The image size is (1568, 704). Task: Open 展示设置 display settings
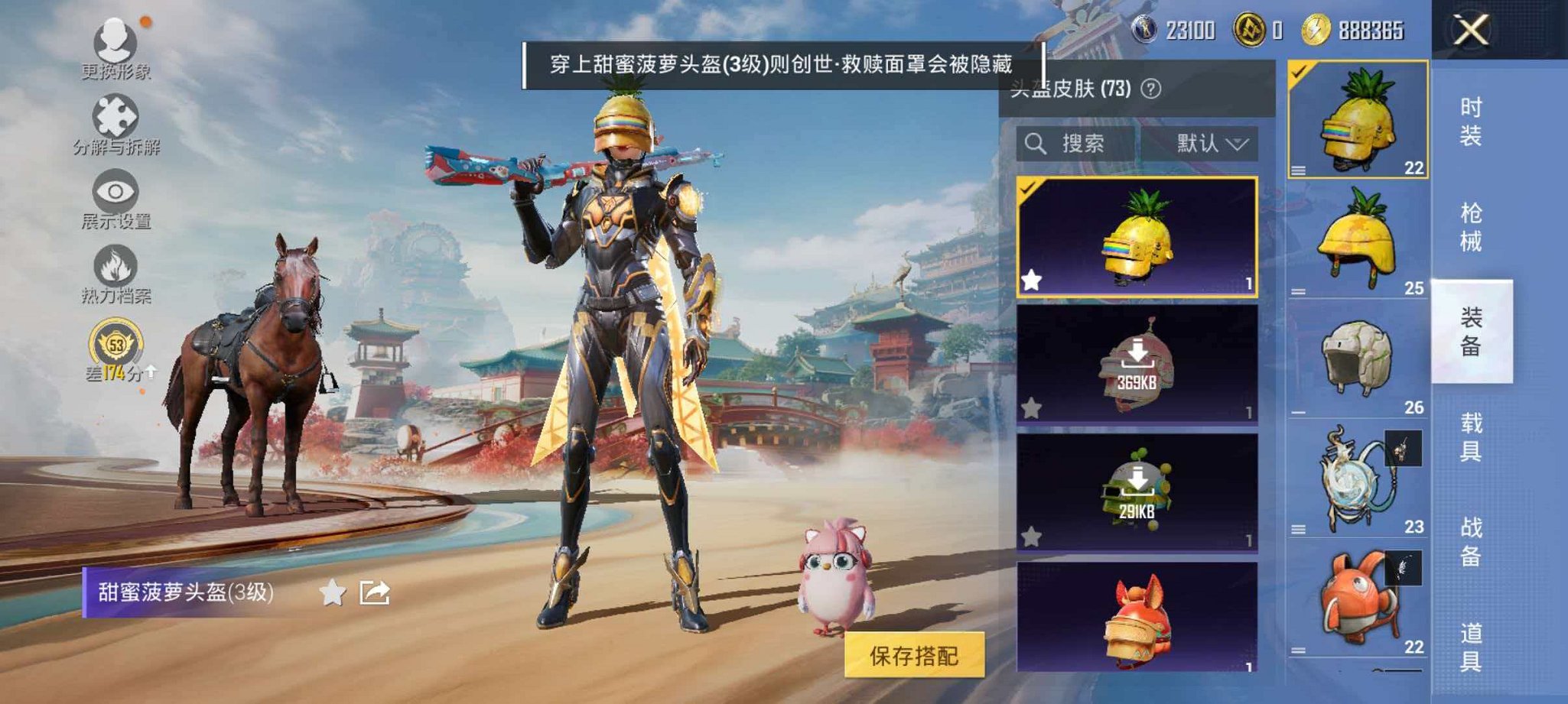(113, 191)
